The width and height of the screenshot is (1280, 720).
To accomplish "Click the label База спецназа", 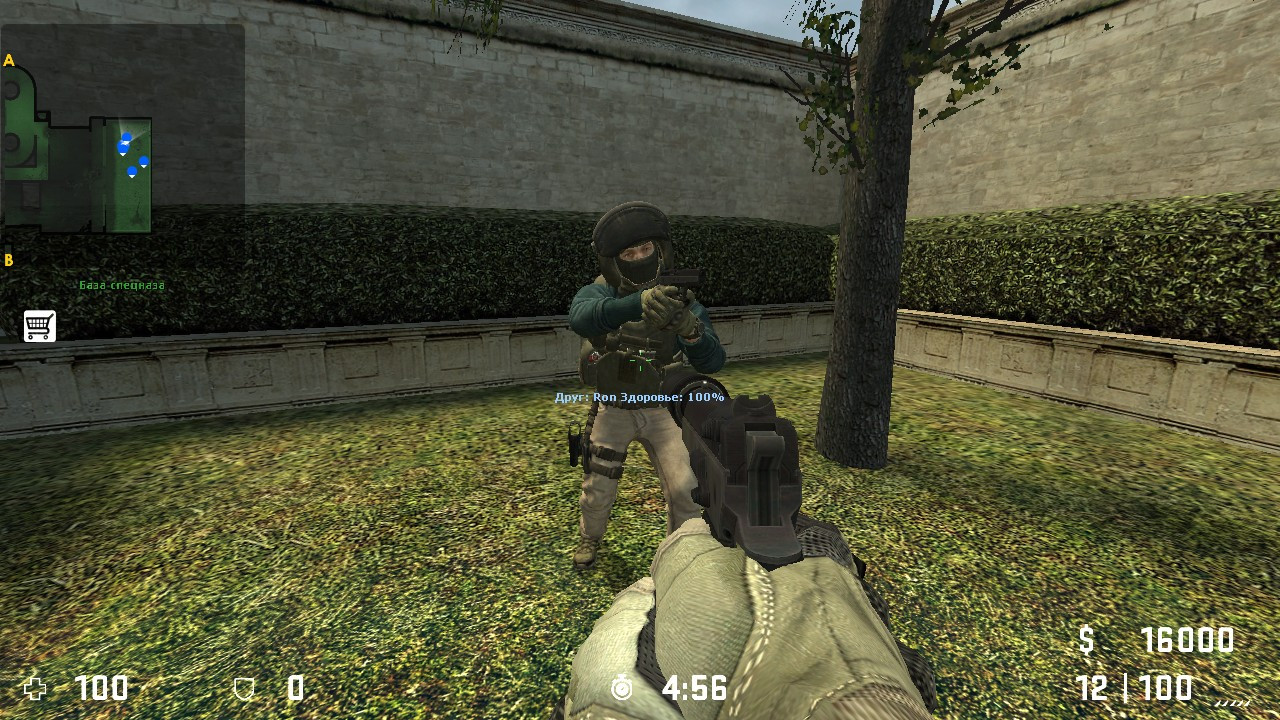I will click(x=120, y=286).
